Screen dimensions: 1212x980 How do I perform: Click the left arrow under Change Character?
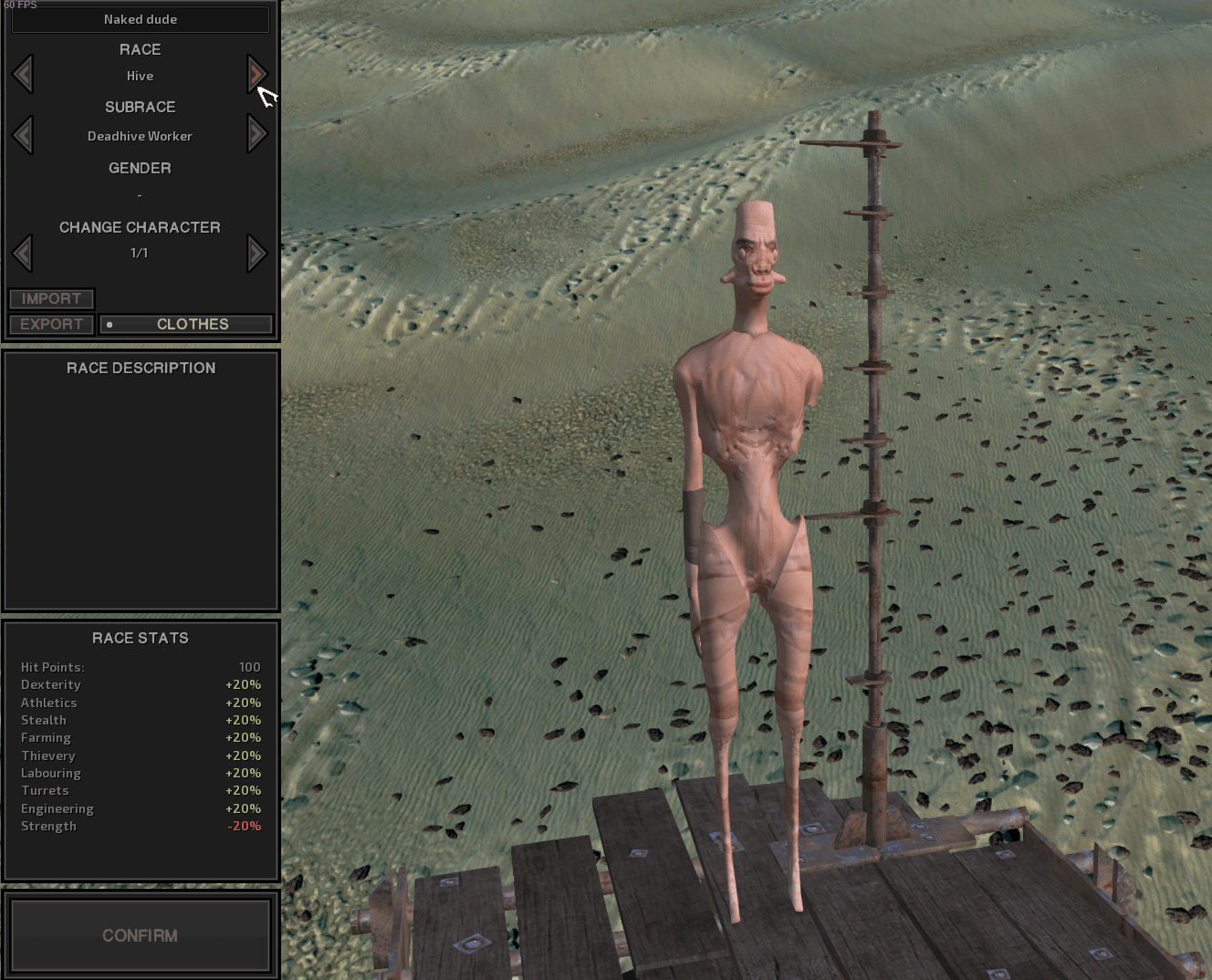coord(23,253)
